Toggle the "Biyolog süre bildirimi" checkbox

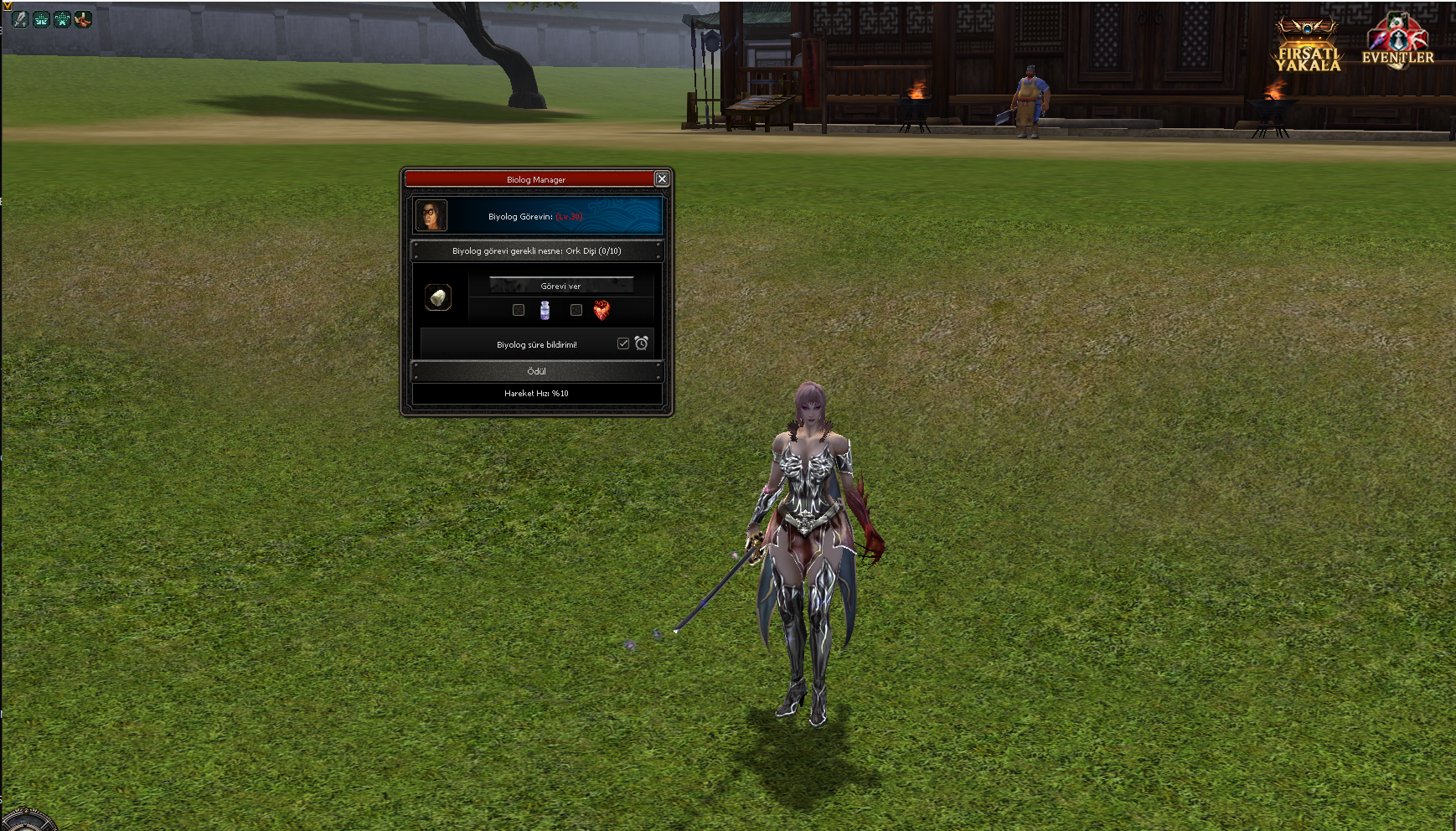pyautogui.click(x=623, y=343)
